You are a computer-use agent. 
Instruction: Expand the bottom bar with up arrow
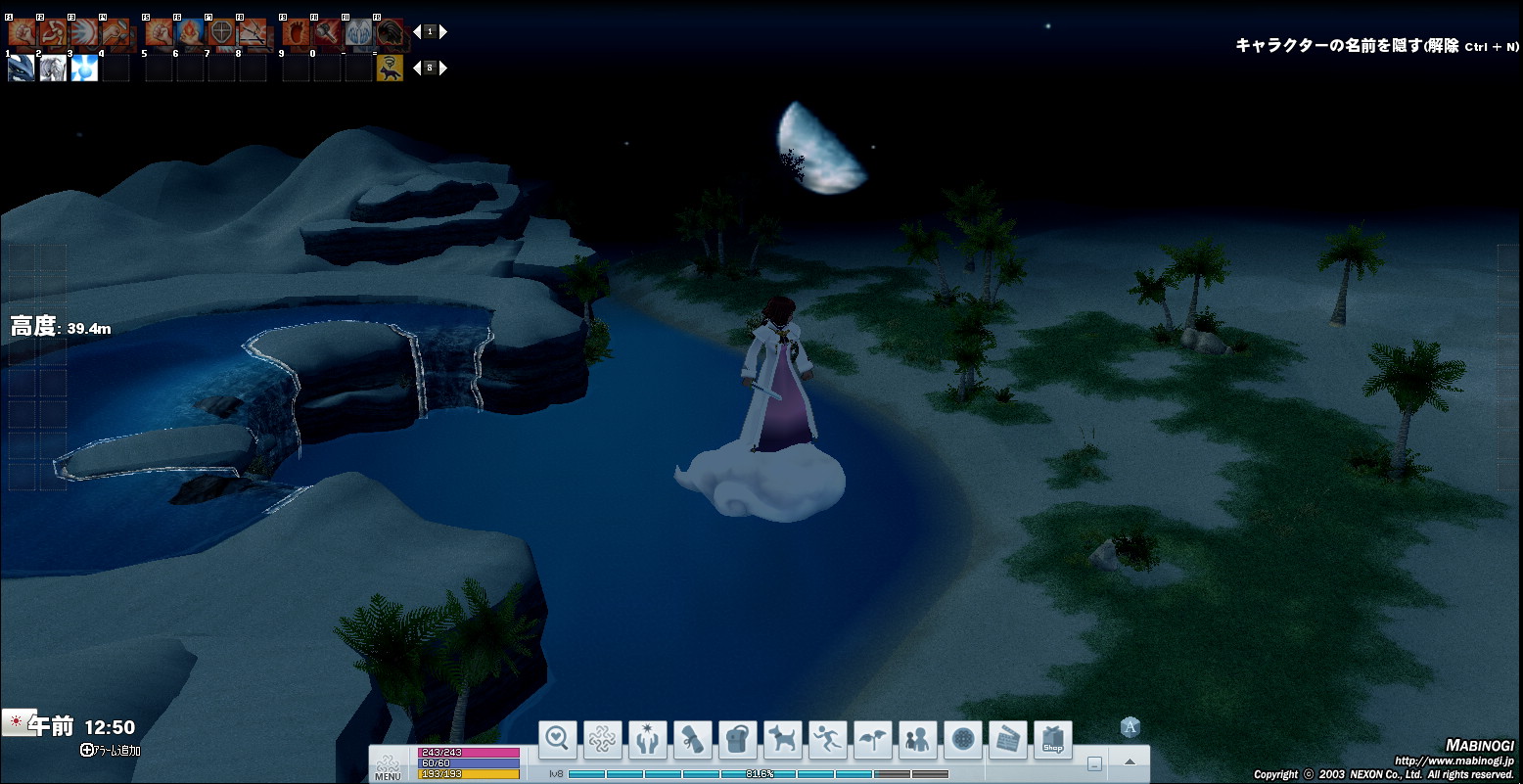[x=1130, y=762]
